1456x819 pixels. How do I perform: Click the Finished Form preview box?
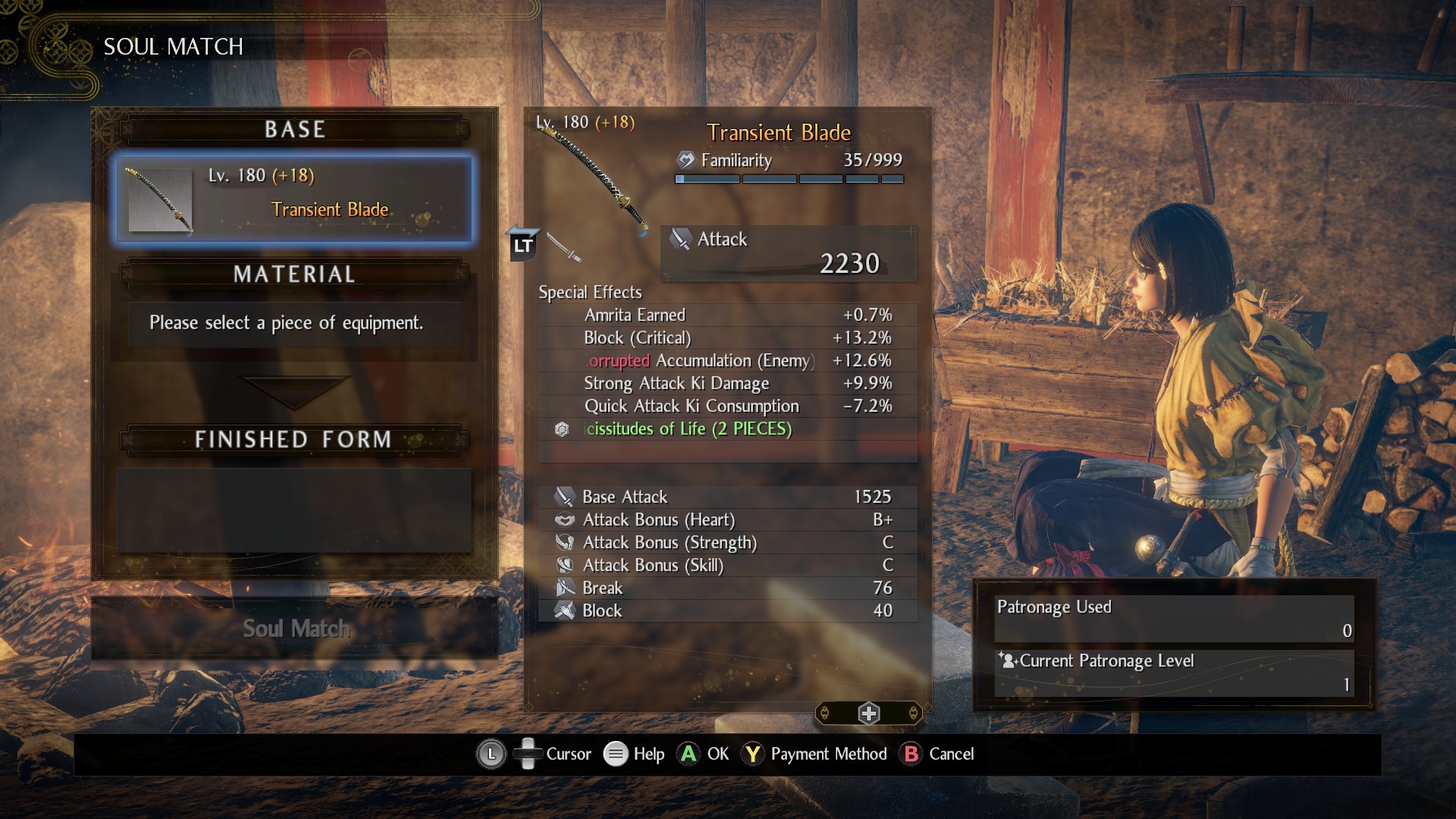(x=294, y=510)
